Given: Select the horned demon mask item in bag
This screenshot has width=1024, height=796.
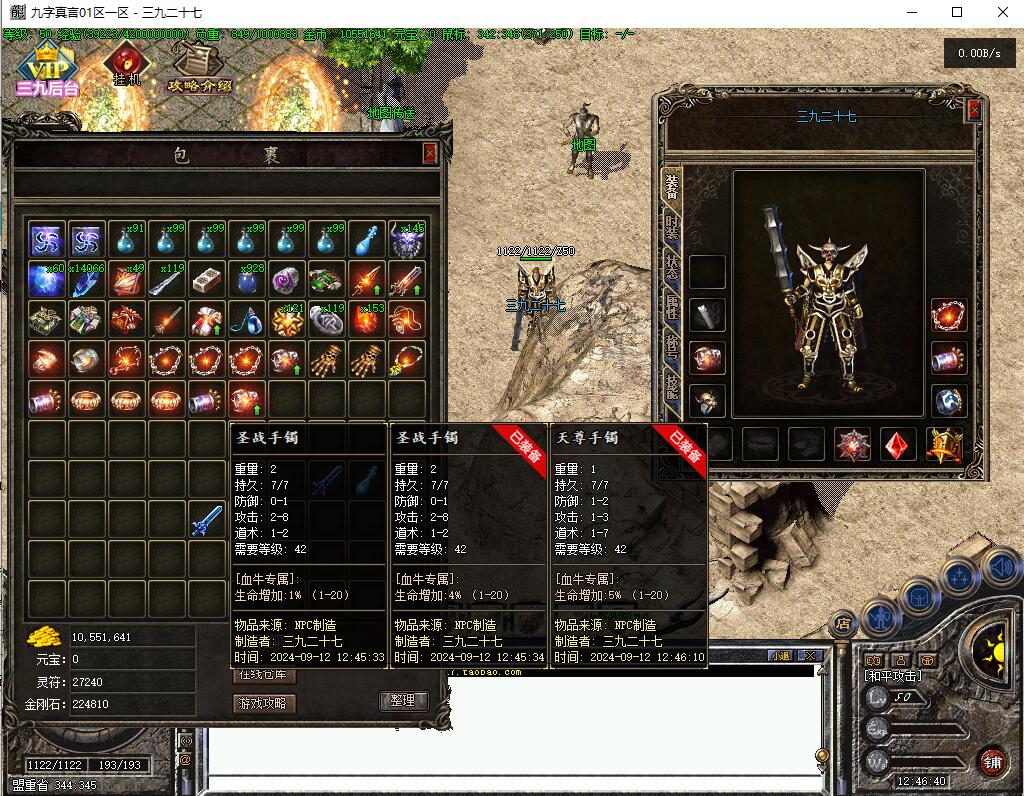Looking at the screenshot, I should pos(407,240).
